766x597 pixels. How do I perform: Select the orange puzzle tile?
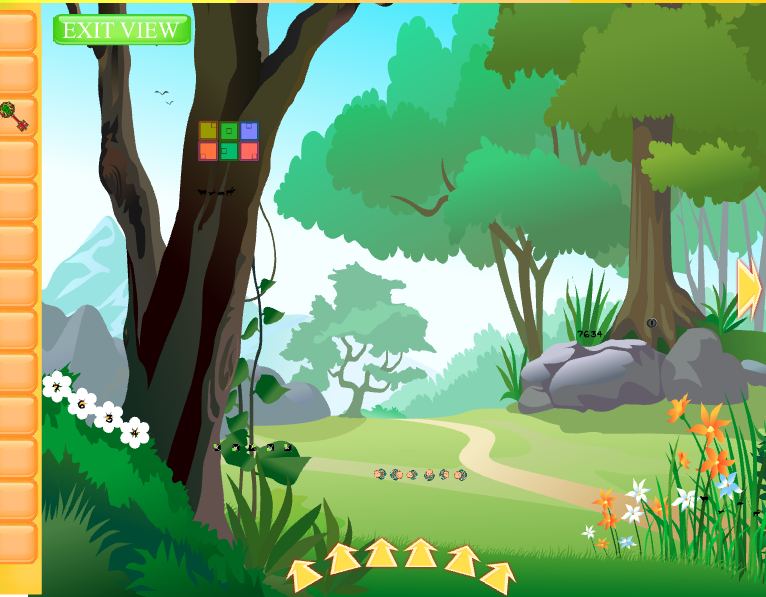coord(208,151)
